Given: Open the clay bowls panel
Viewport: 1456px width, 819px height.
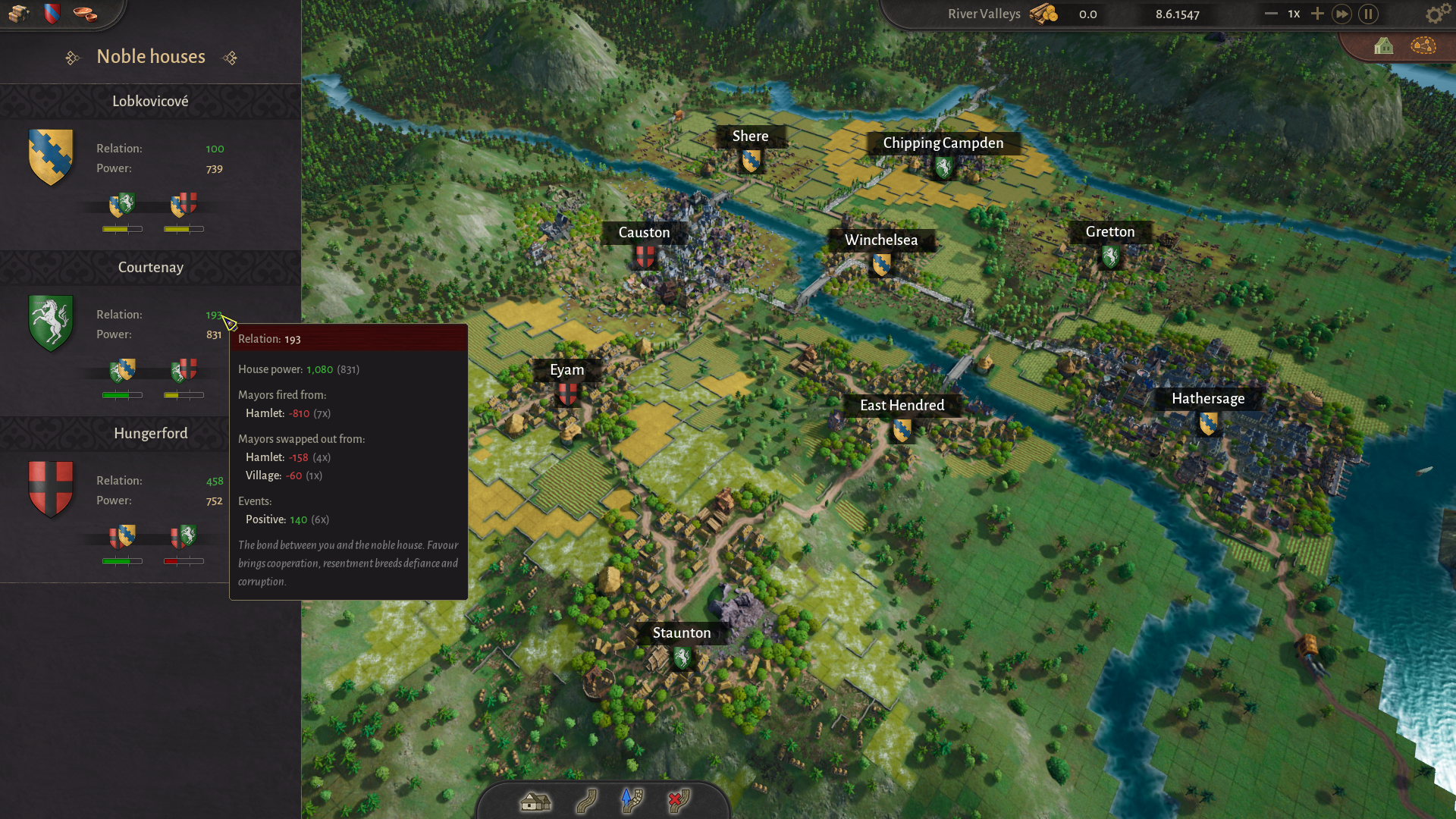Looking at the screenshot, I should click(85, 14).
